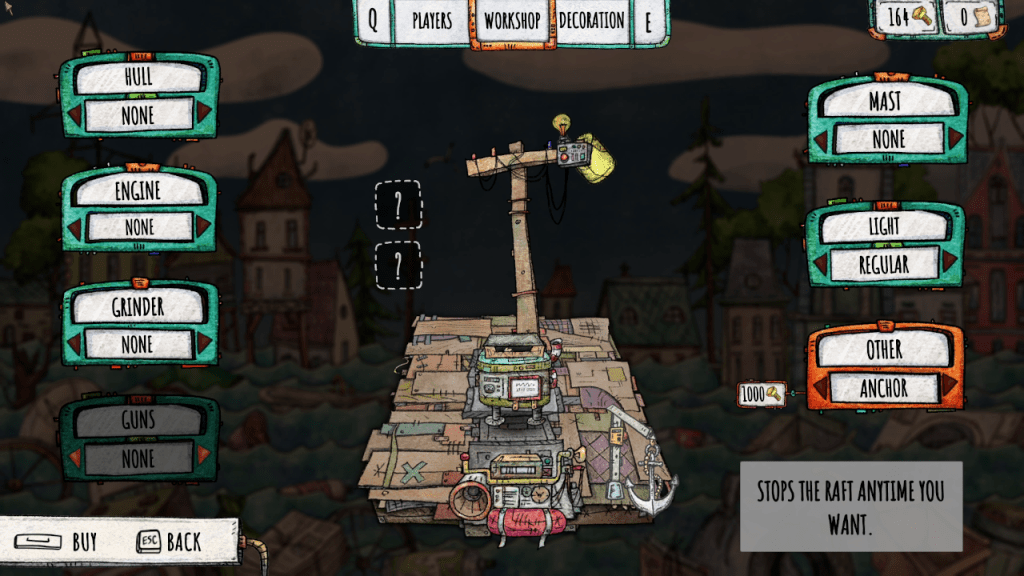Choose next Engine with right arrow
This screenshot has height=576, width=1024.
pos(204,228)
